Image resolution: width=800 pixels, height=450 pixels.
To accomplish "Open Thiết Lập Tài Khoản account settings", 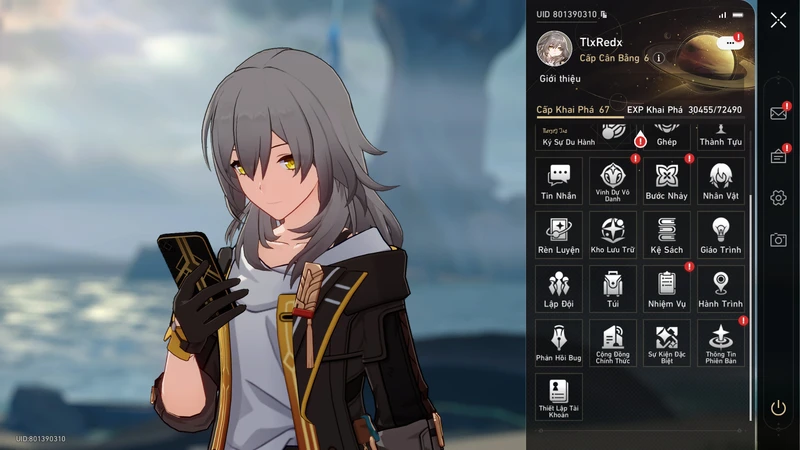I will pos(559,396).
